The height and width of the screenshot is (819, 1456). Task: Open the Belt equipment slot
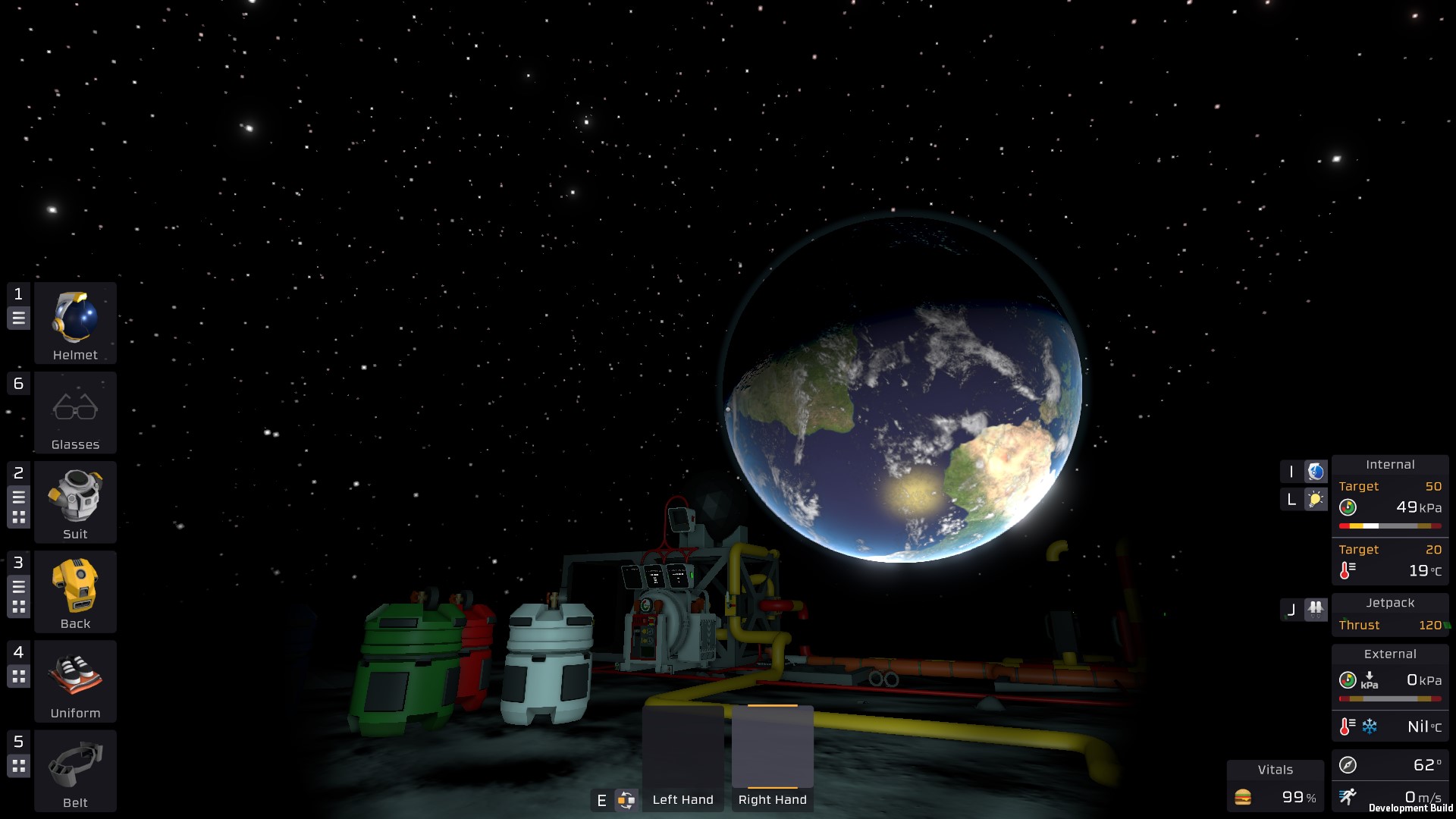(x=75, y=770)
